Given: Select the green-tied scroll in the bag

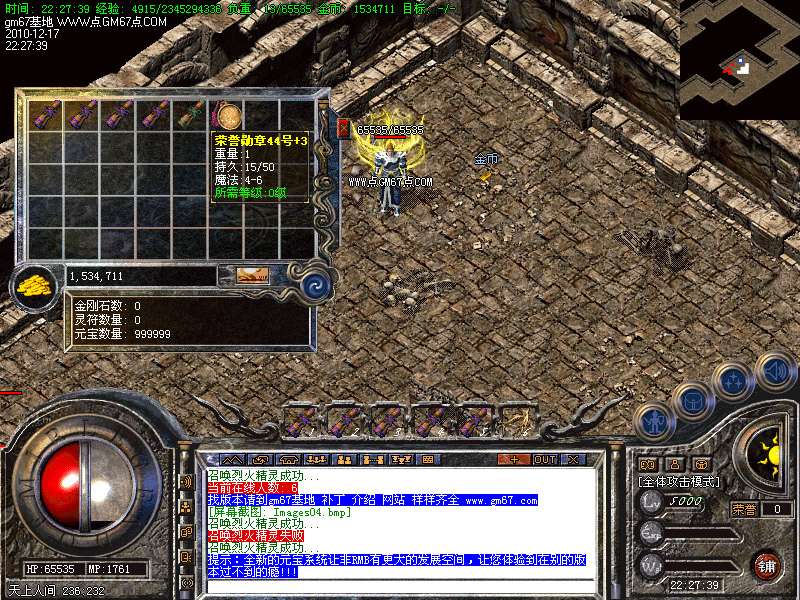Looking at the screenshot, I should [192, 115].
